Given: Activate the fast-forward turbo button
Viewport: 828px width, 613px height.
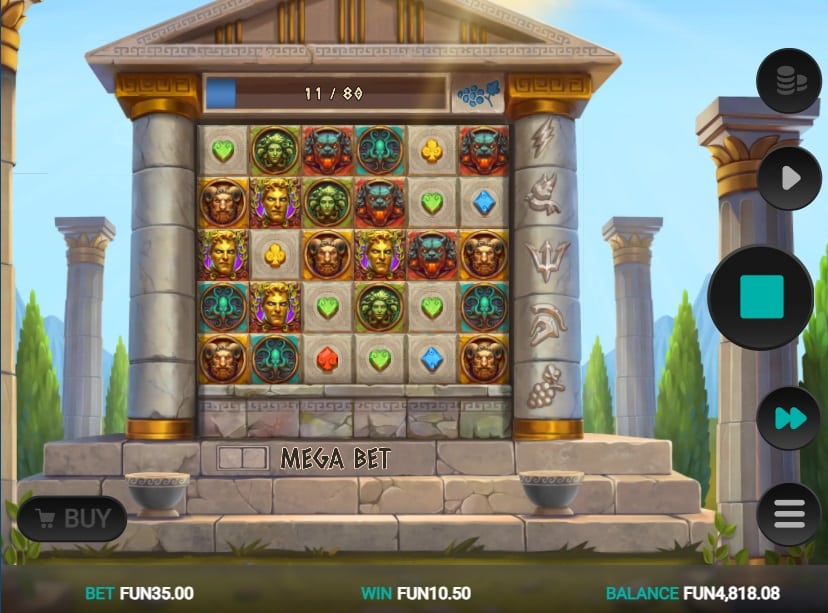Looking at the screenshot, I should pos(788,418).
